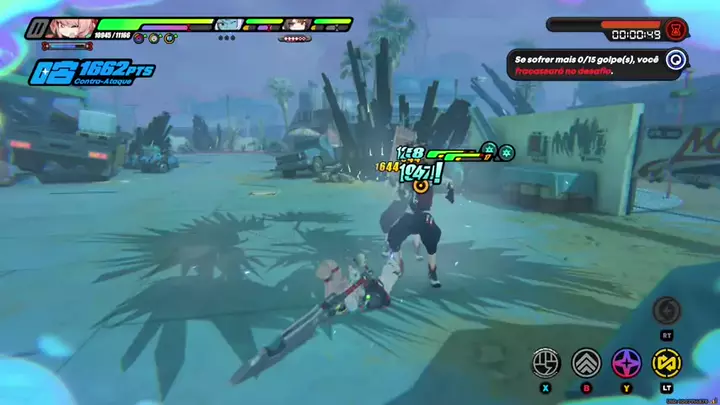720x405 pixels.
Task: Use the purple star special attack
Action: click(x=626, y=362)
